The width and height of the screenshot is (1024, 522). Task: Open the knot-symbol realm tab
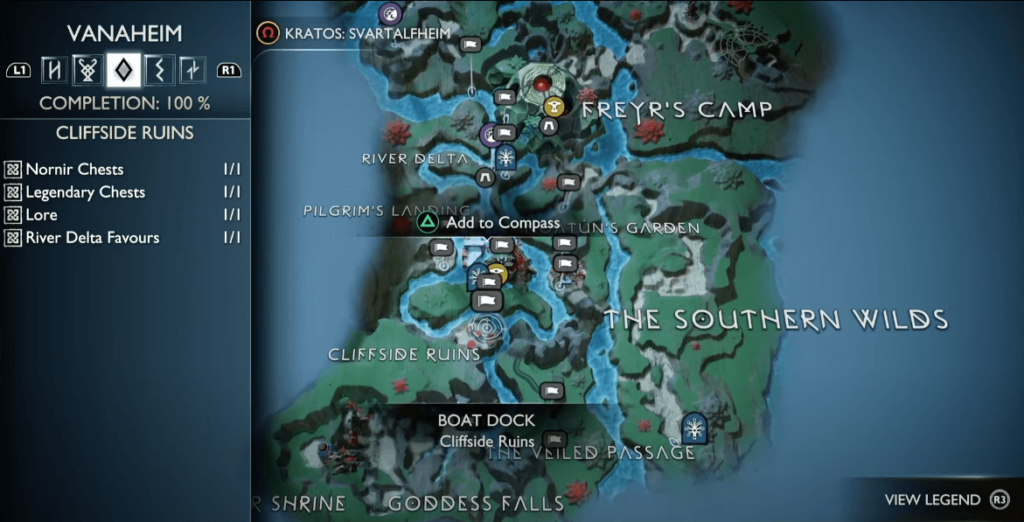(88, 70)
